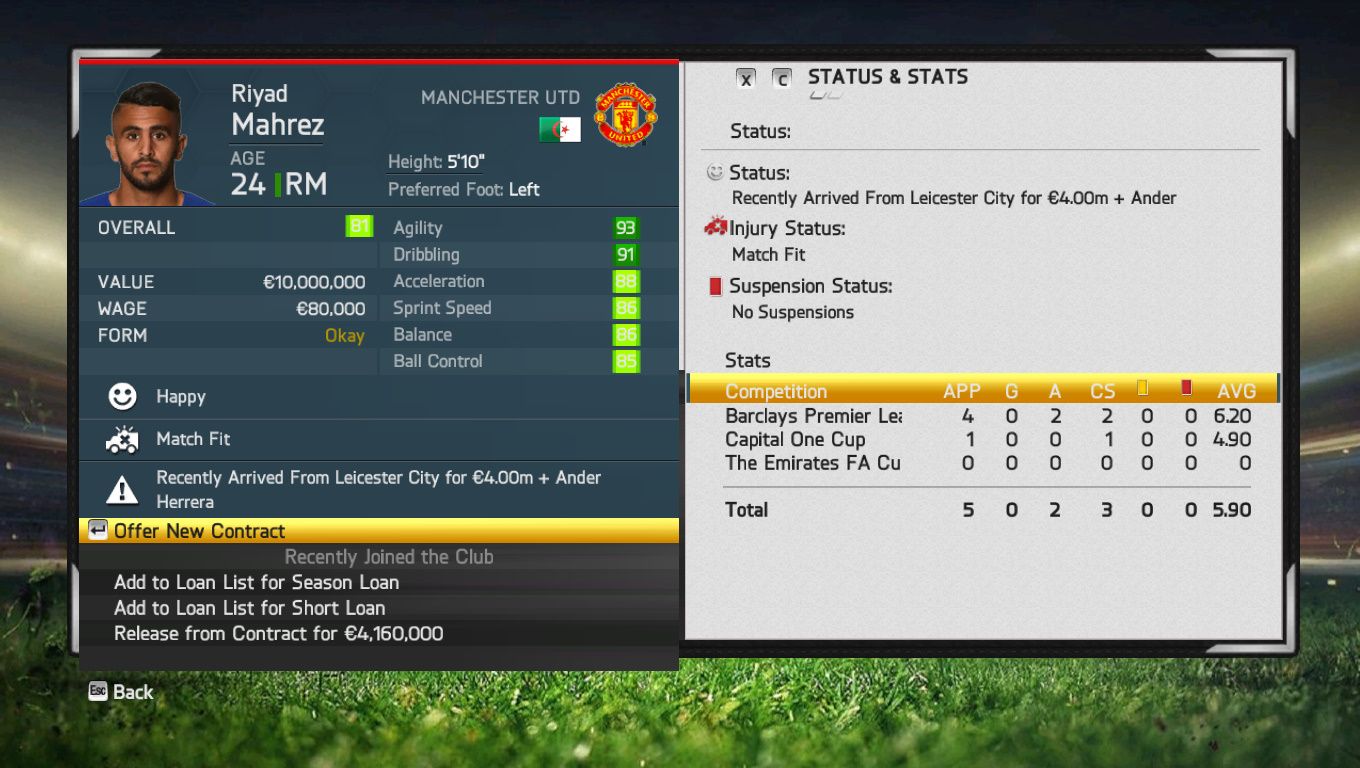The height and width of the screenshot is (768, 1360).
Task: Select Add to Loan List for Short Loan
Action: pos(249,608)
